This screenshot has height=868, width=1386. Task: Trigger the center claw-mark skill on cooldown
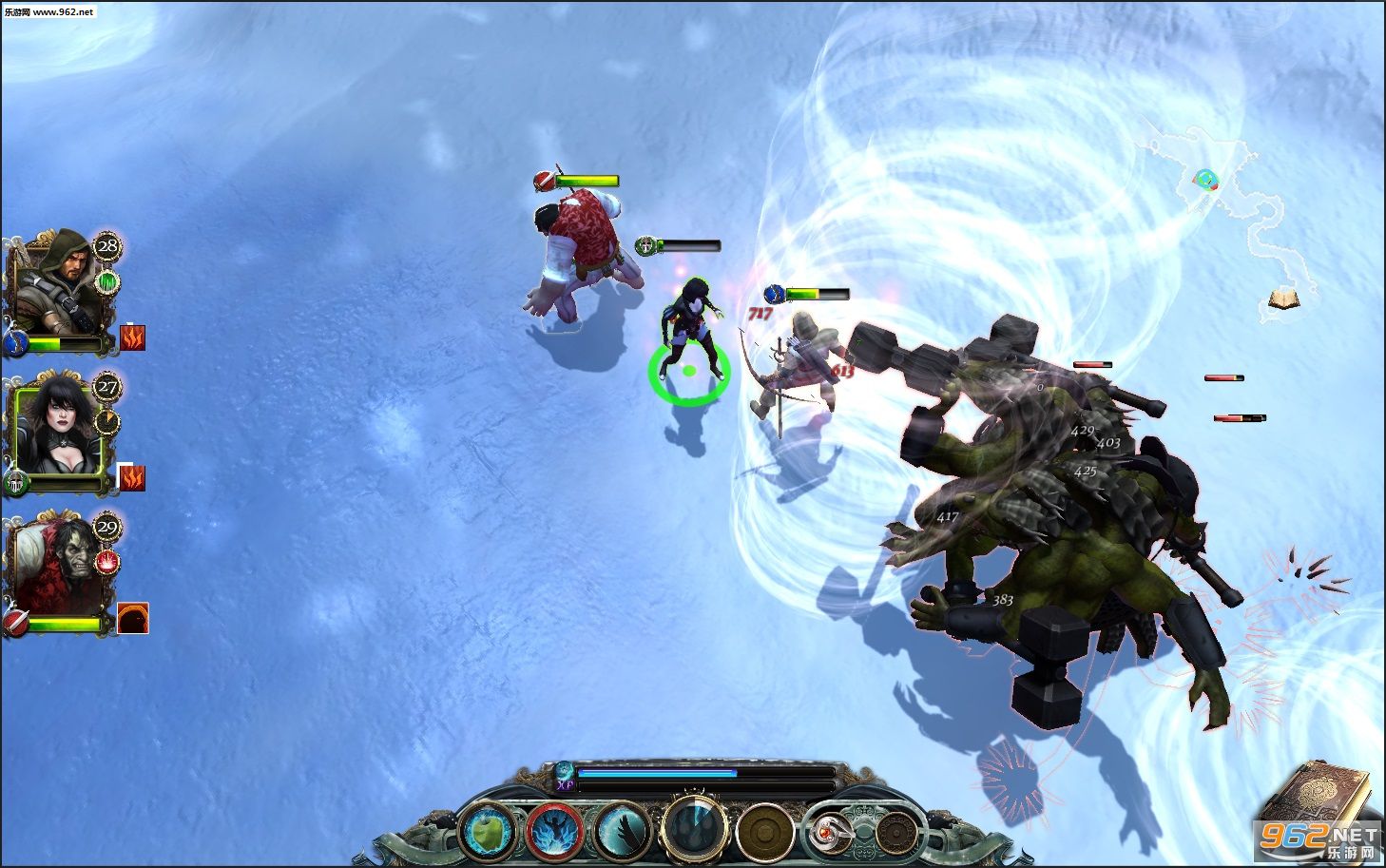(695, 825)
